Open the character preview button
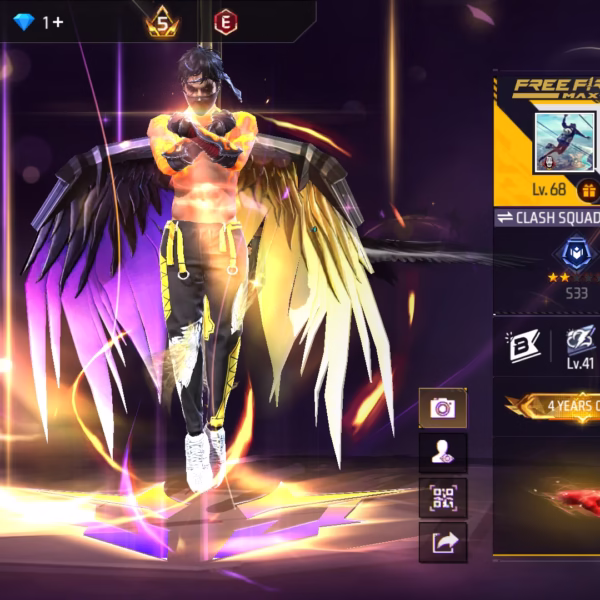The height and width of the screenshot is (600, 600). 442,453
